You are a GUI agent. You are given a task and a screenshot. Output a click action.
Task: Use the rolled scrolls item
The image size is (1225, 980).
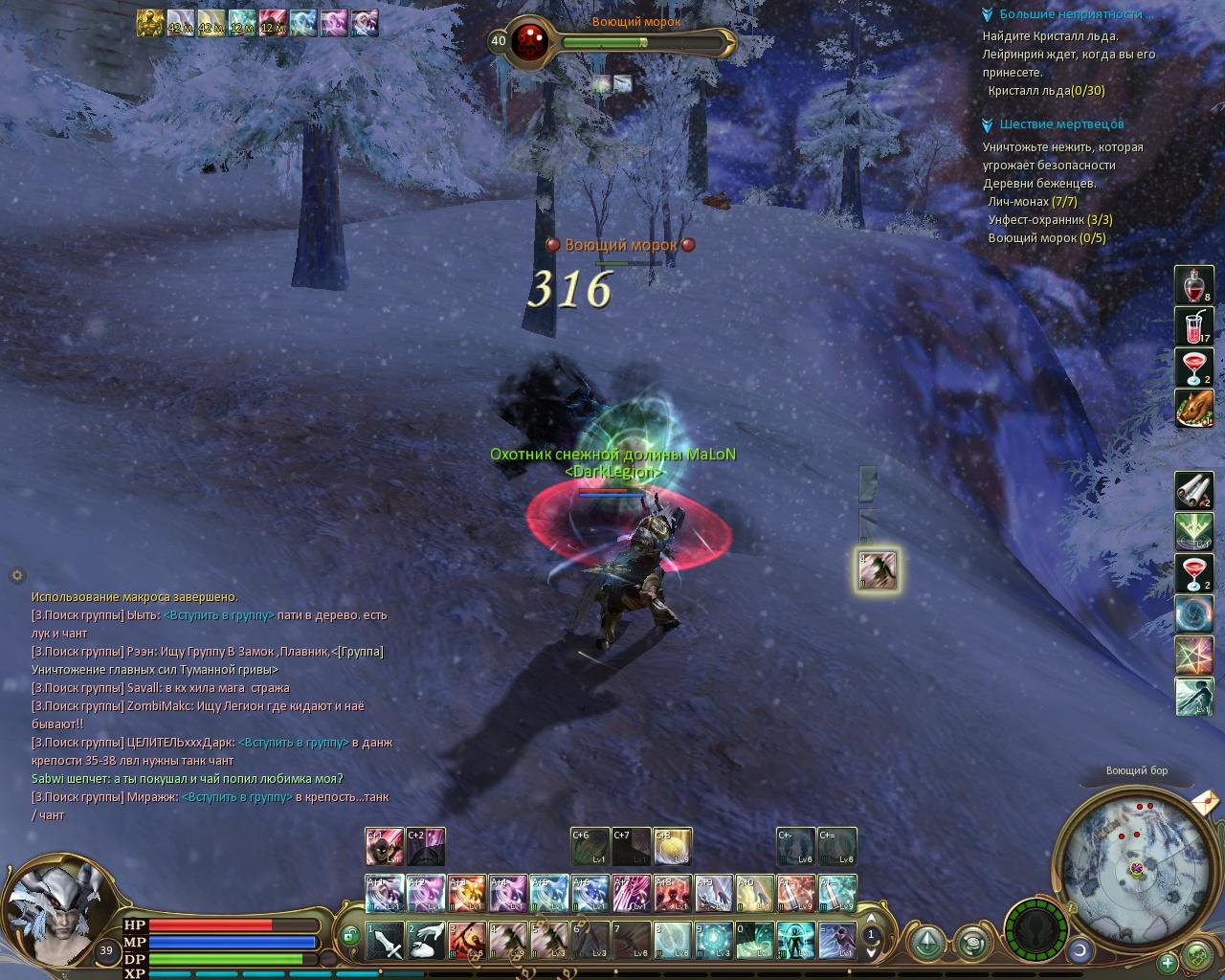coord(1193,491)
